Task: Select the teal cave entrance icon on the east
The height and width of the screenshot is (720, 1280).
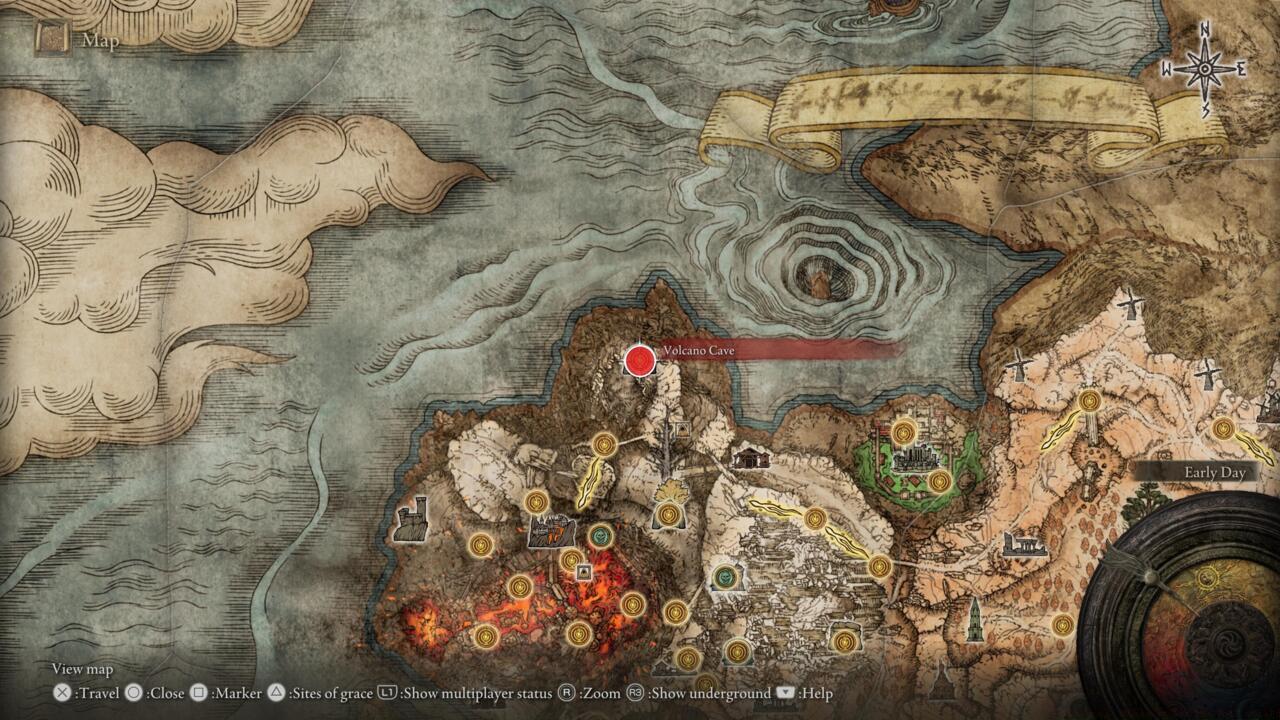Action: [725, 575]
